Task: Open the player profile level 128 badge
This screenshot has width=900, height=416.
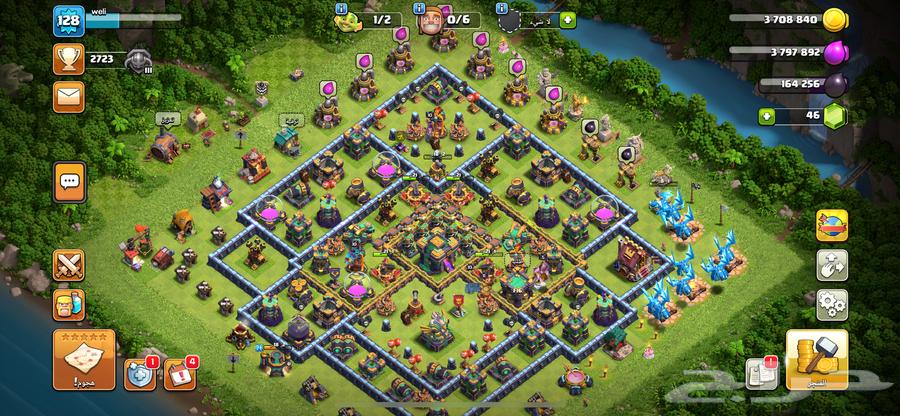Action: point(68,22)
